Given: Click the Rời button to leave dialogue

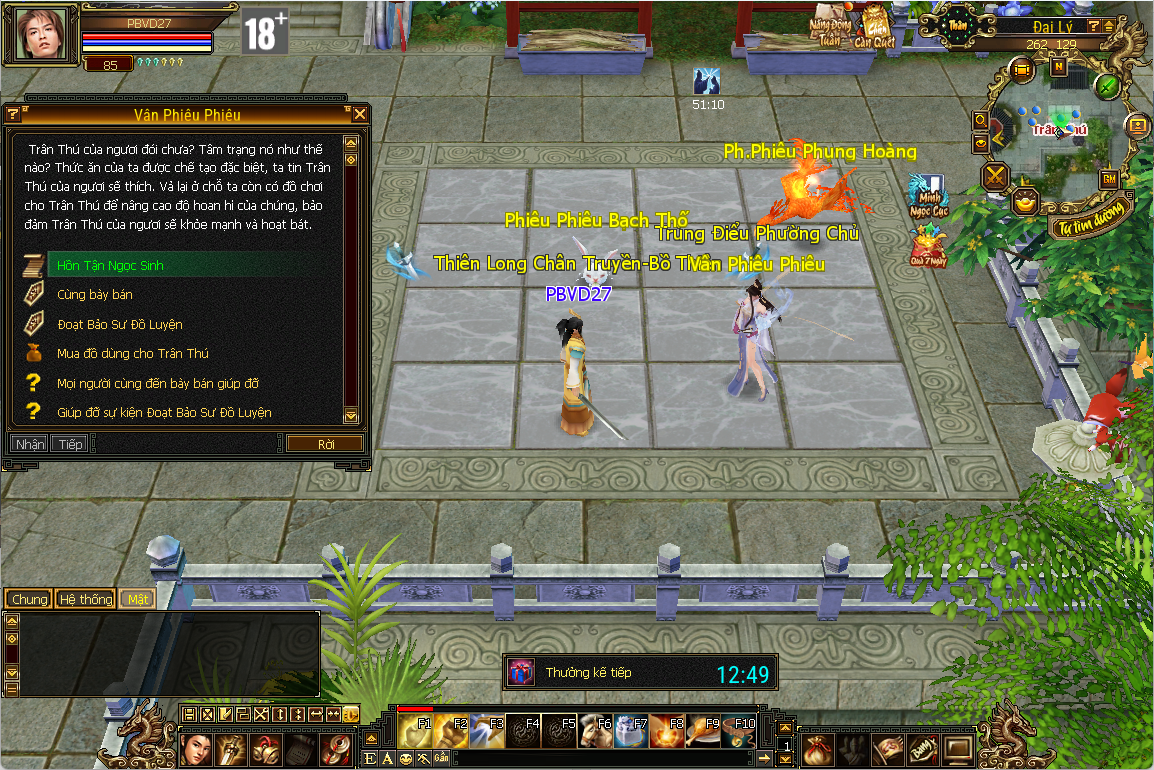Looking at the screenshot, I should (324, 444).
